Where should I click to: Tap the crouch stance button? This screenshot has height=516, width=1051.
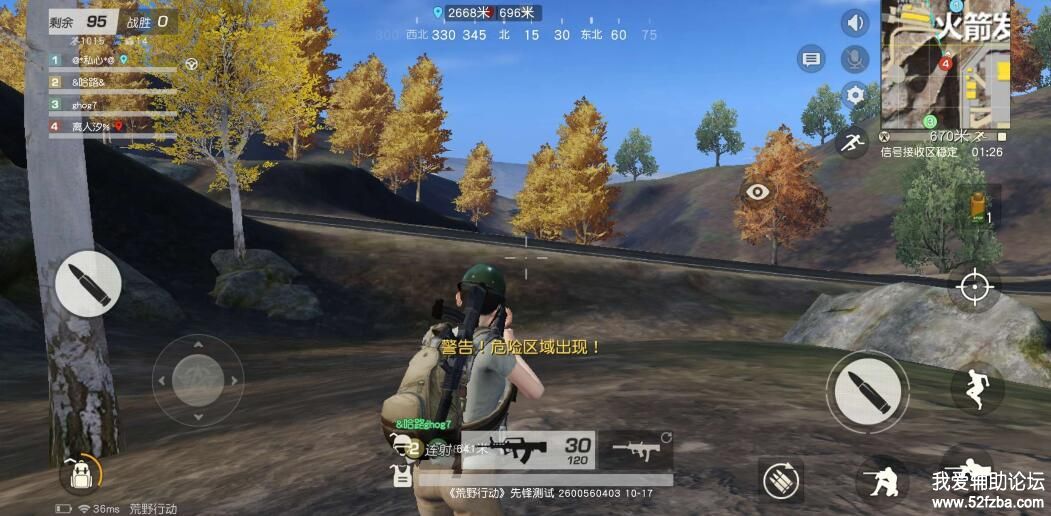coord(883,480)
